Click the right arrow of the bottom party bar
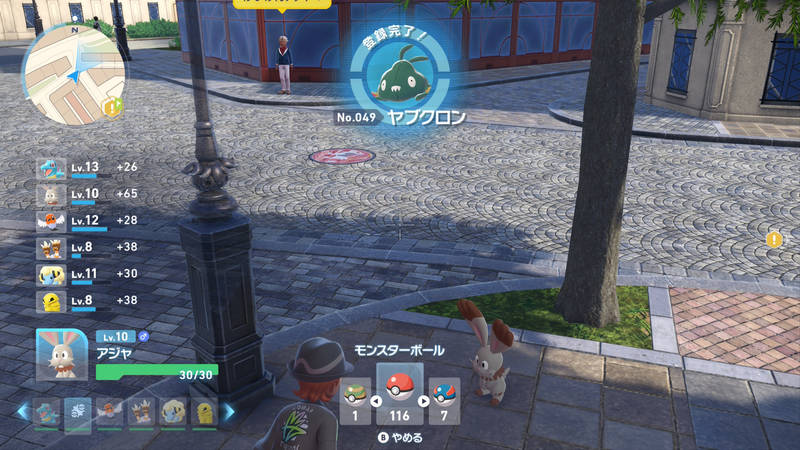800x450 pixels. coord(229,411)
